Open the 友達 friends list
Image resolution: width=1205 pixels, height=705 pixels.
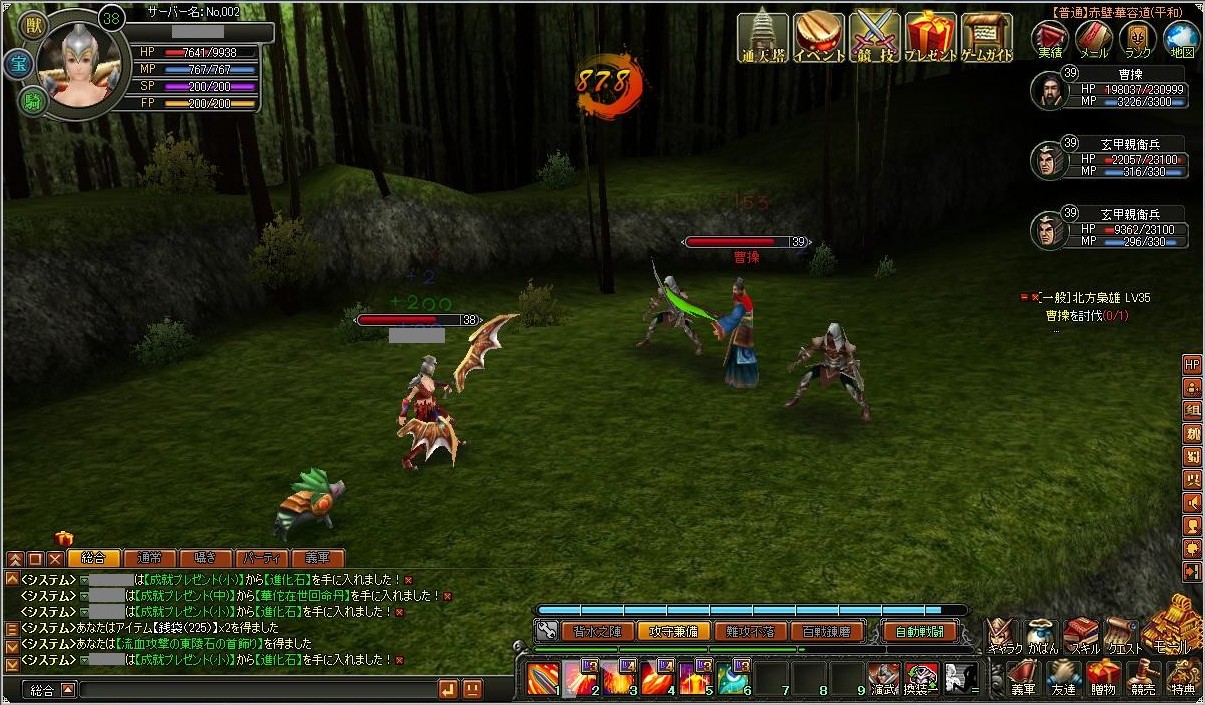(1062, 676)
